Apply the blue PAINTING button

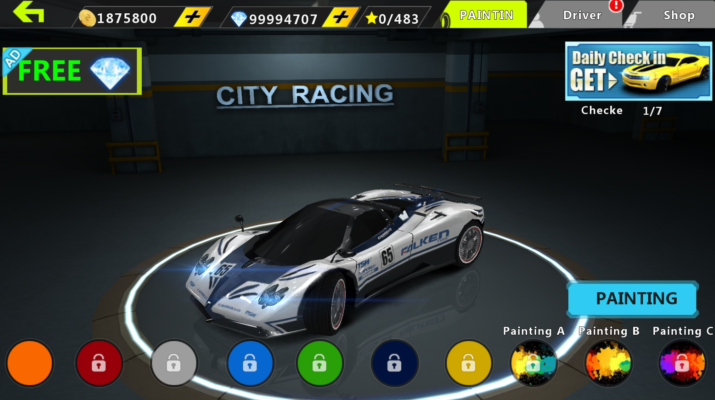(x=636, y=298)
